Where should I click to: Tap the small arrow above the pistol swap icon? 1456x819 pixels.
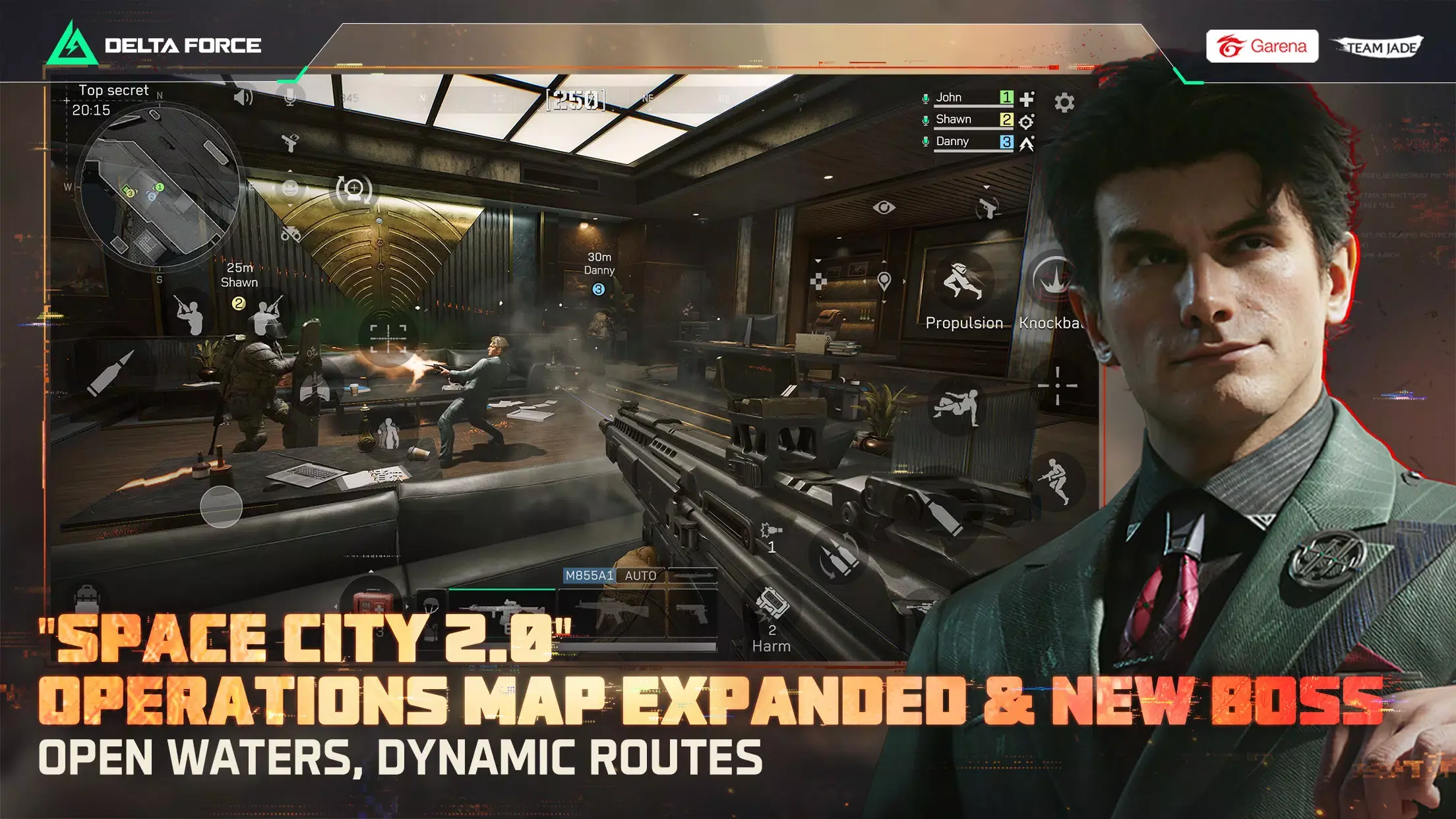coord(290,170)
